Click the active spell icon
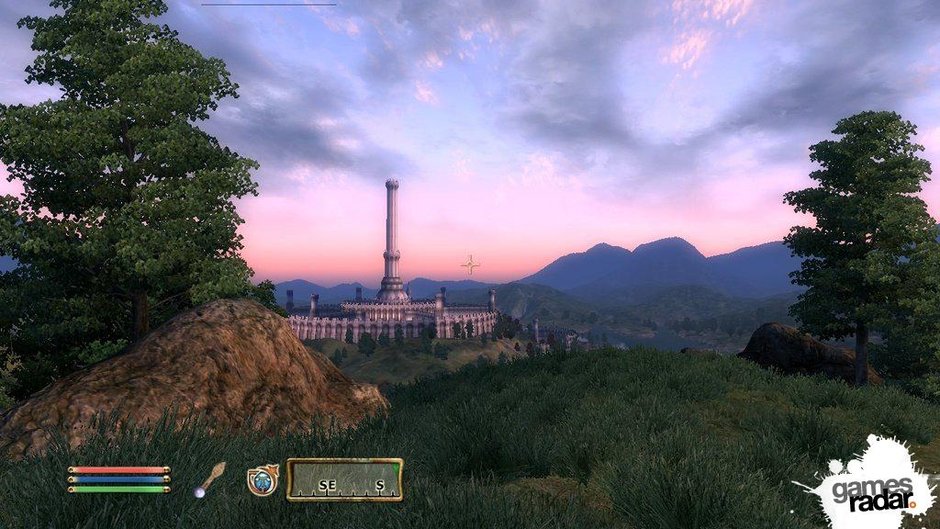This screenshot has width=940, height=529. [262, 480]
